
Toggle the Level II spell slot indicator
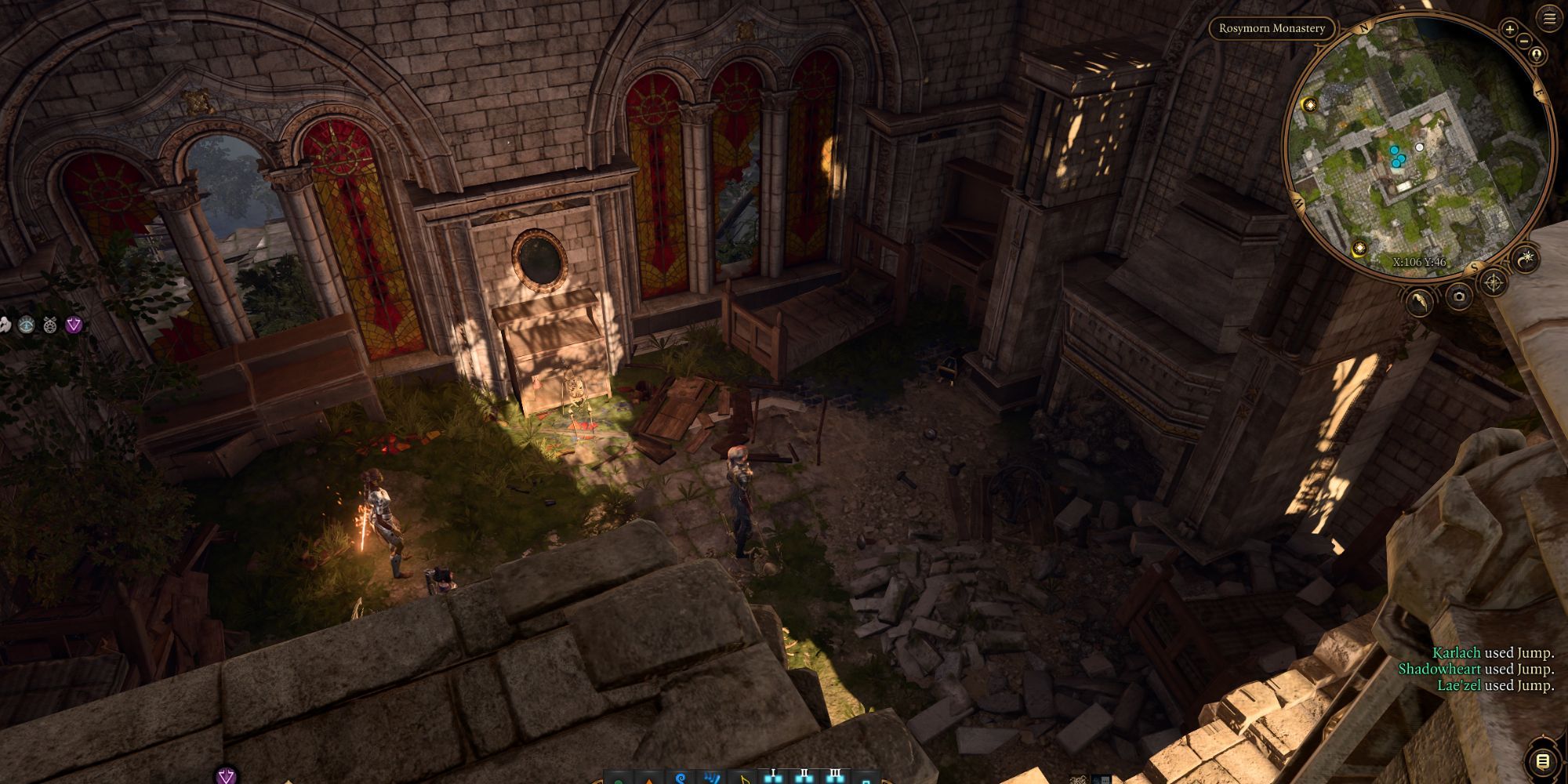pyautogui.click(x=804, y=772)
